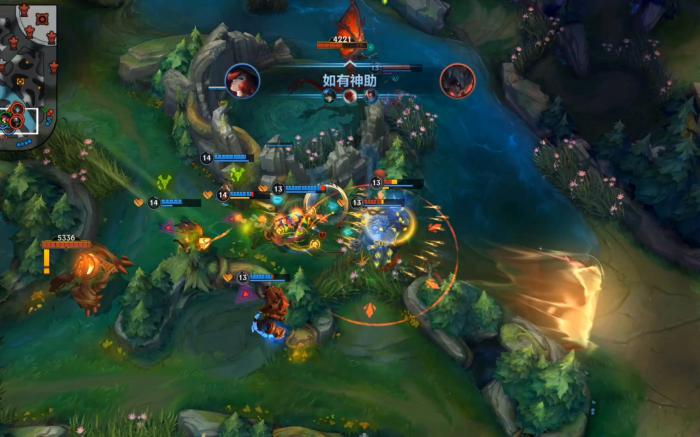Image resolution: width=700 pixels, height=437 pixels.
Task: Click the minimap in the top-left corner
Action: [27, 70]
